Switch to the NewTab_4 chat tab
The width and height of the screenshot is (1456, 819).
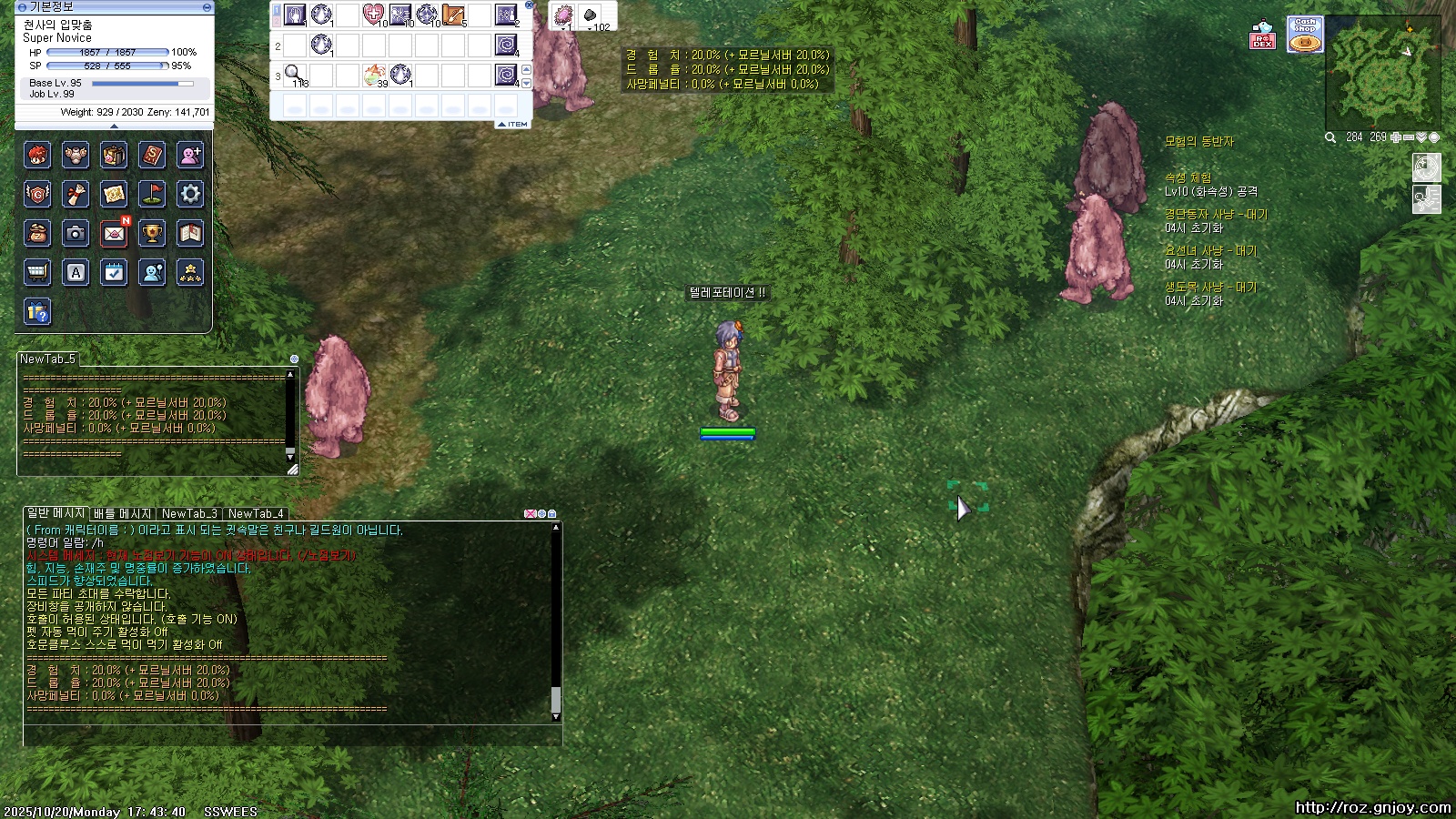click(256, 513)
